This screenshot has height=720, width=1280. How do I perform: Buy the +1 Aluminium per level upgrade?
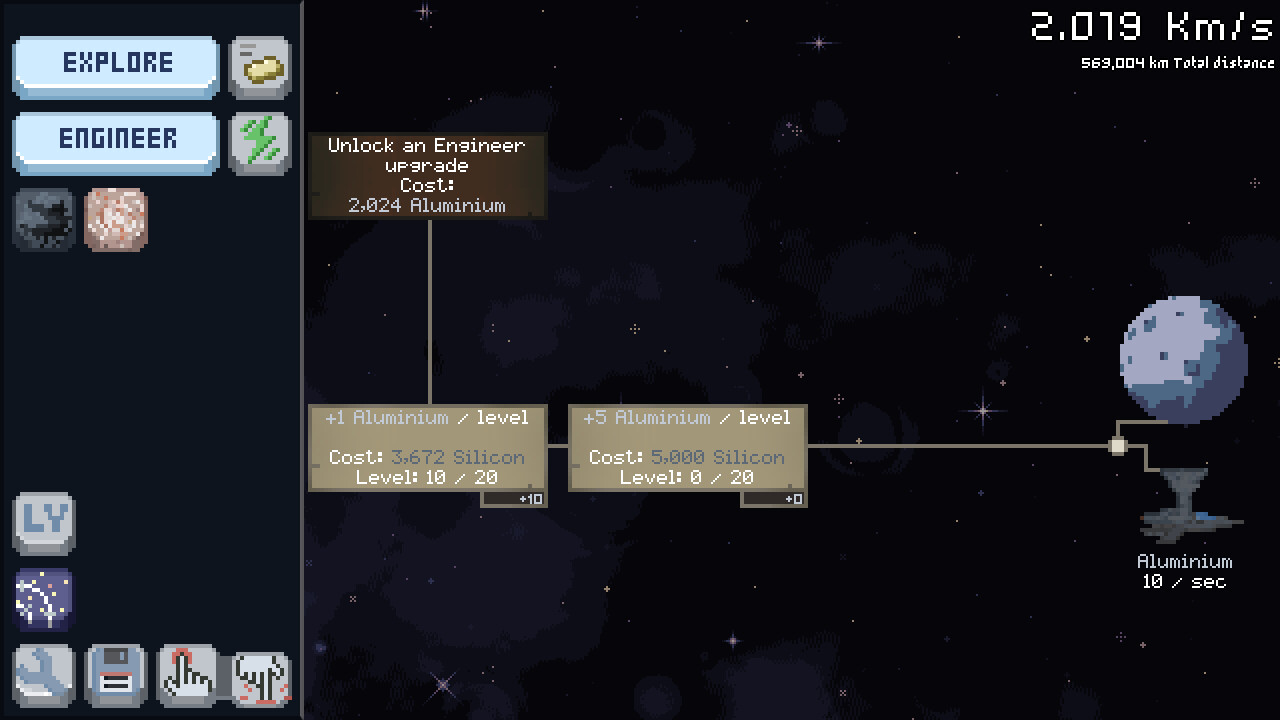click(x=428, y=447)
